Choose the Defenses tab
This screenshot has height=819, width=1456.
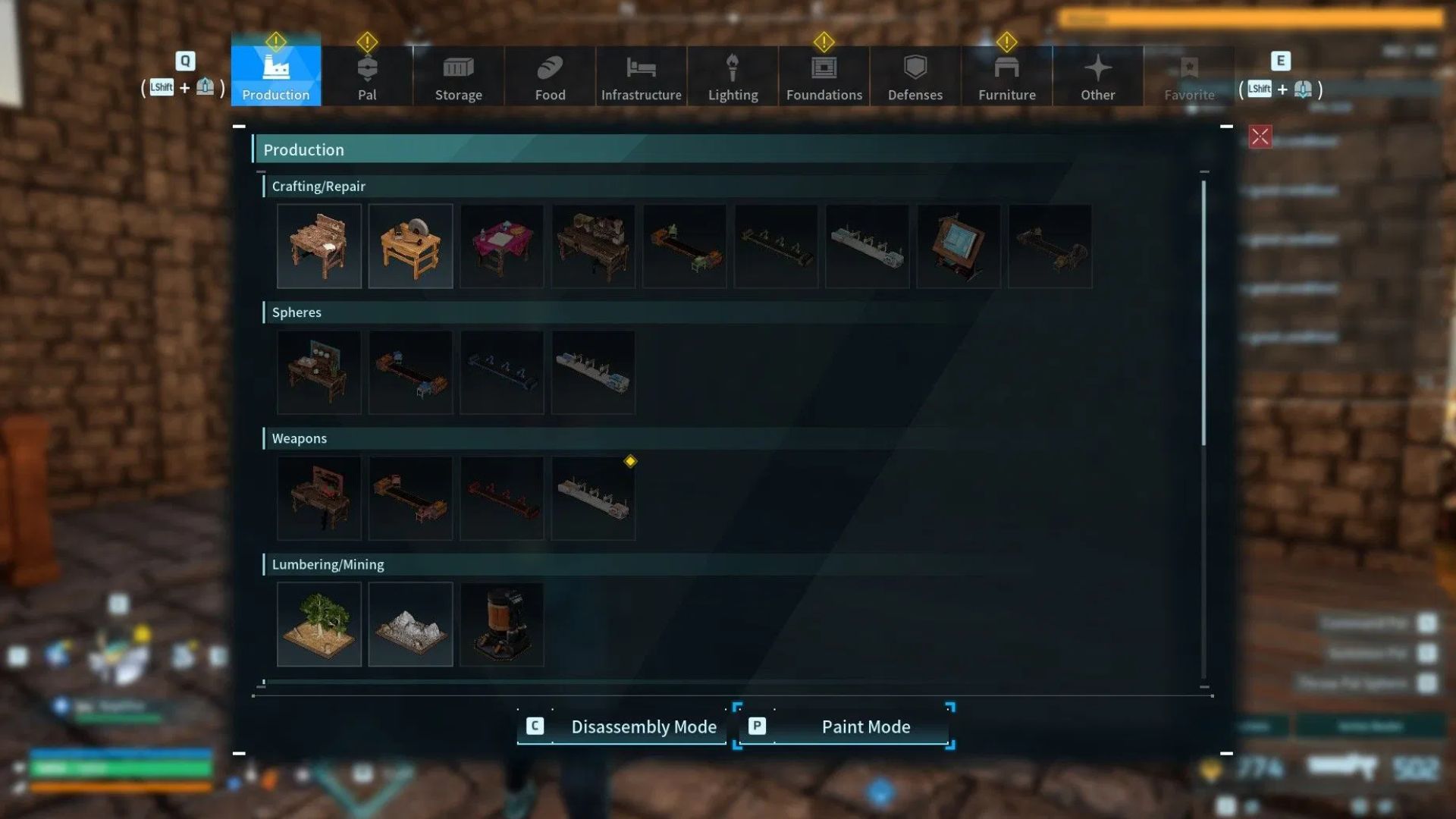(915, 76)
